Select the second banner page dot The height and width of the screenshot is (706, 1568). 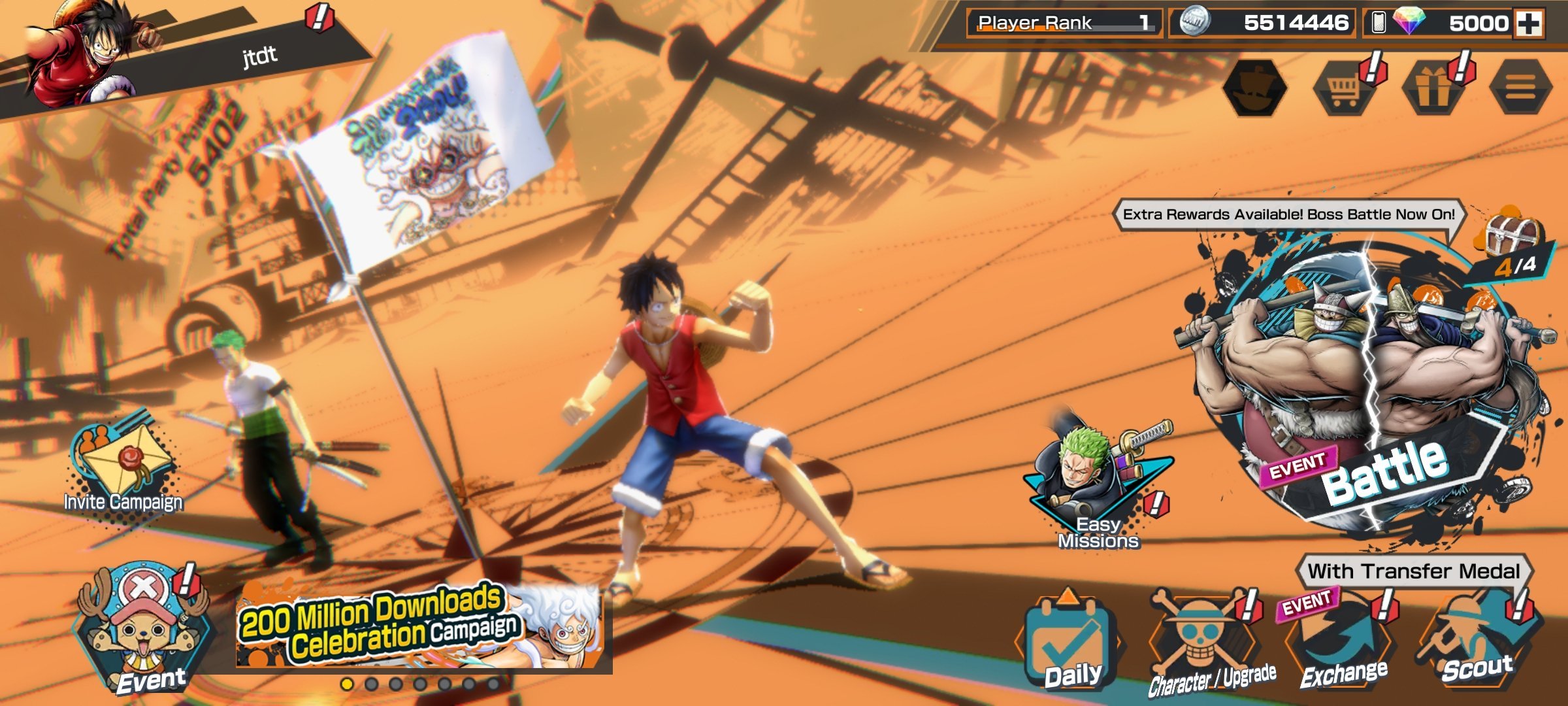coord(371,684)
